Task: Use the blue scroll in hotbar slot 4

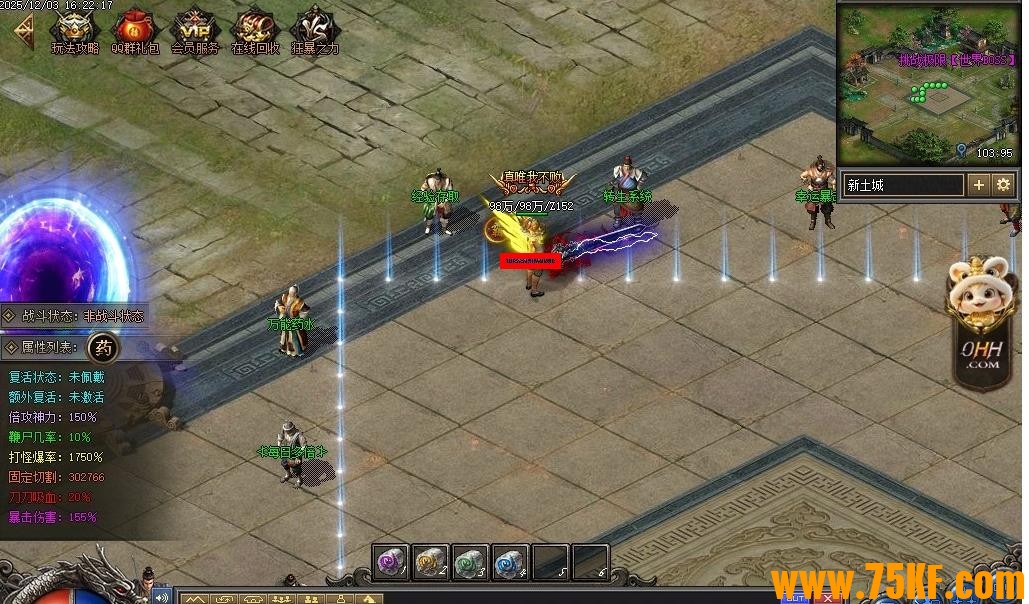Action: (511, 562)
